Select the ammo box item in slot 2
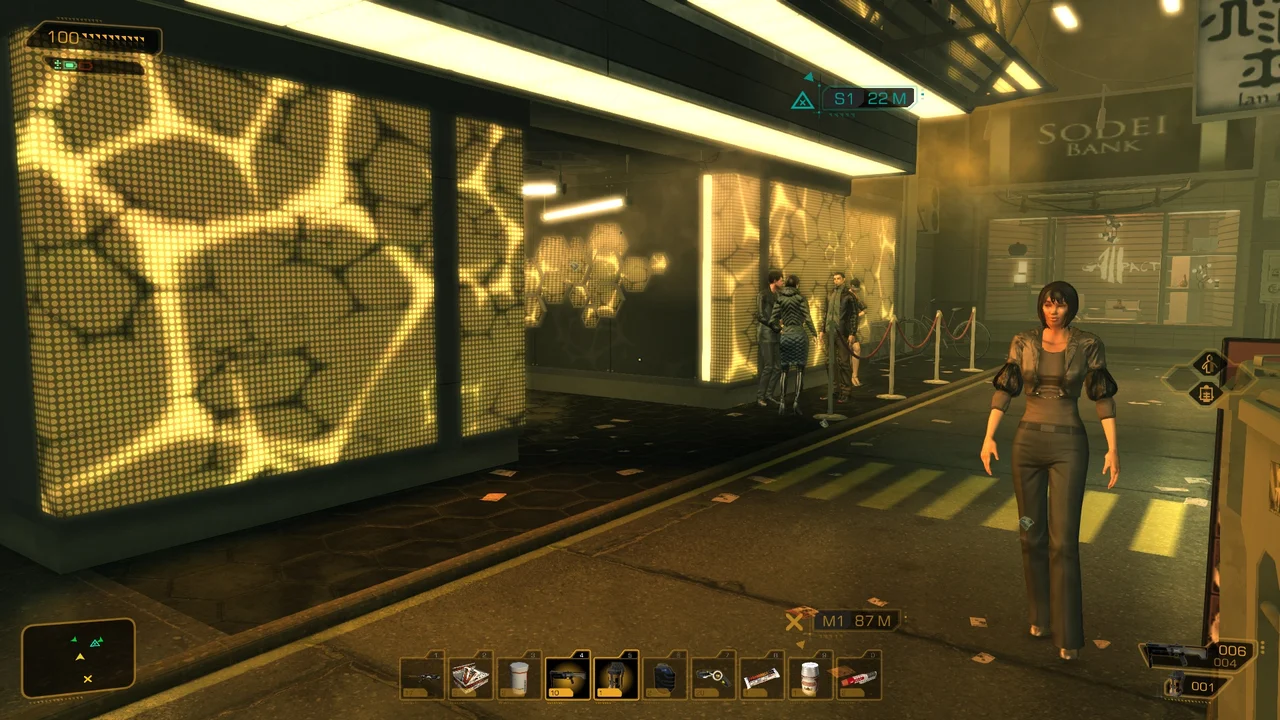The image size is (1280, 720). point(468,676)
